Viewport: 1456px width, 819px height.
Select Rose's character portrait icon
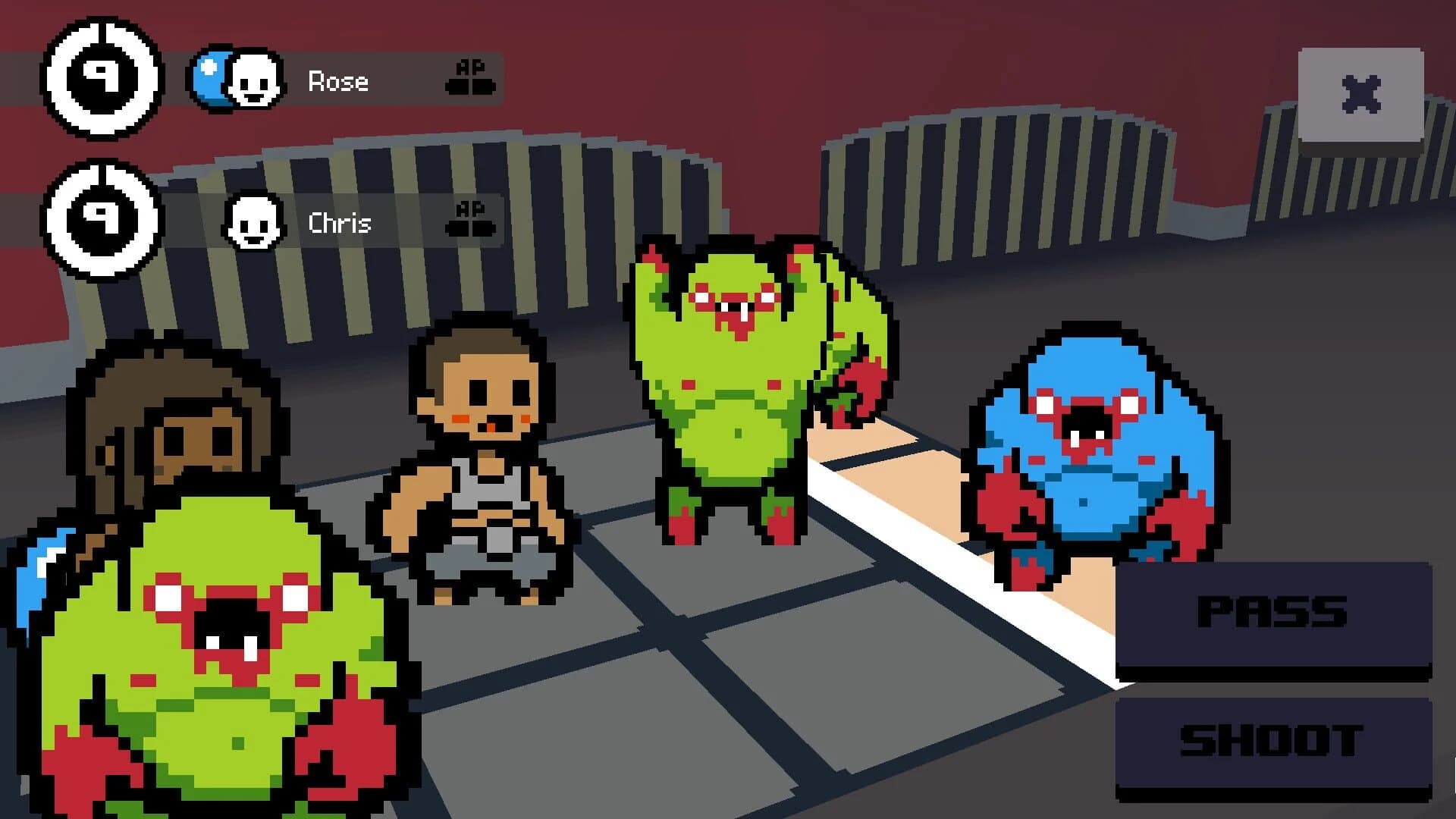click(254, 80)
